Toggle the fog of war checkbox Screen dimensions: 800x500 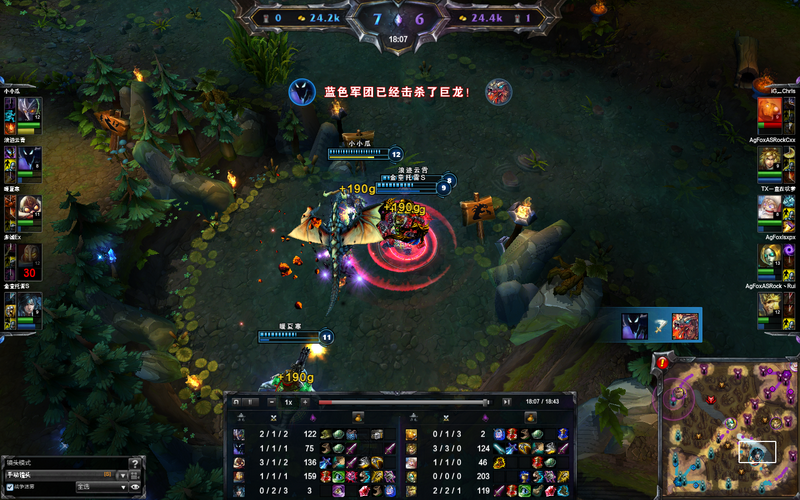[11, 487]
